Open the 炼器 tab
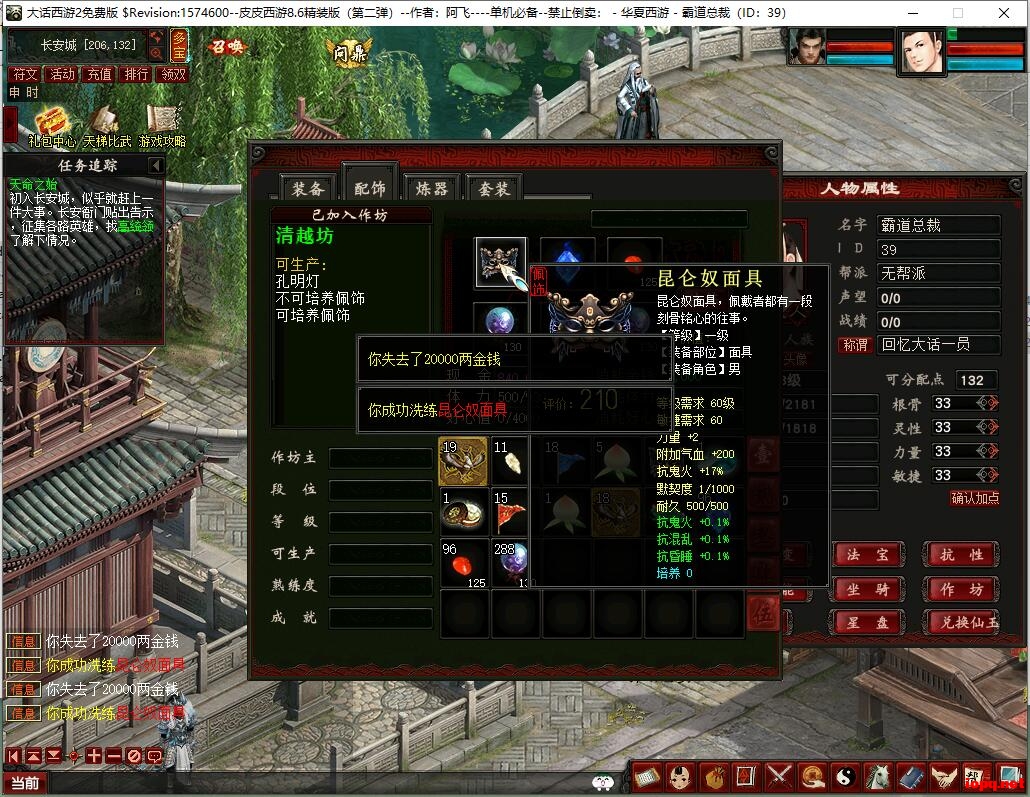 pyautogui.click(x=432, y=189)
